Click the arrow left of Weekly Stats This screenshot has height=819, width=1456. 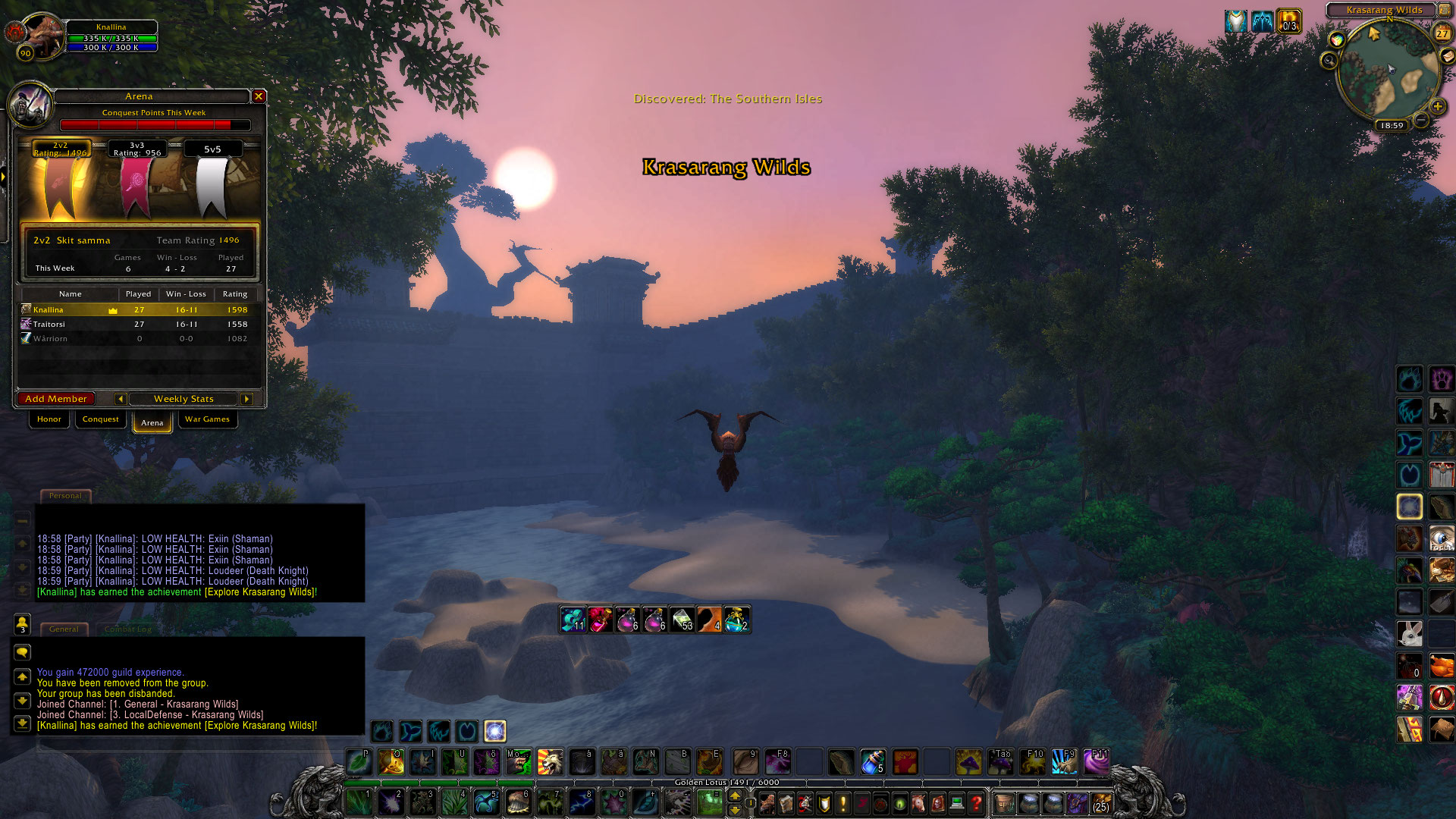[x=120, y=399]
